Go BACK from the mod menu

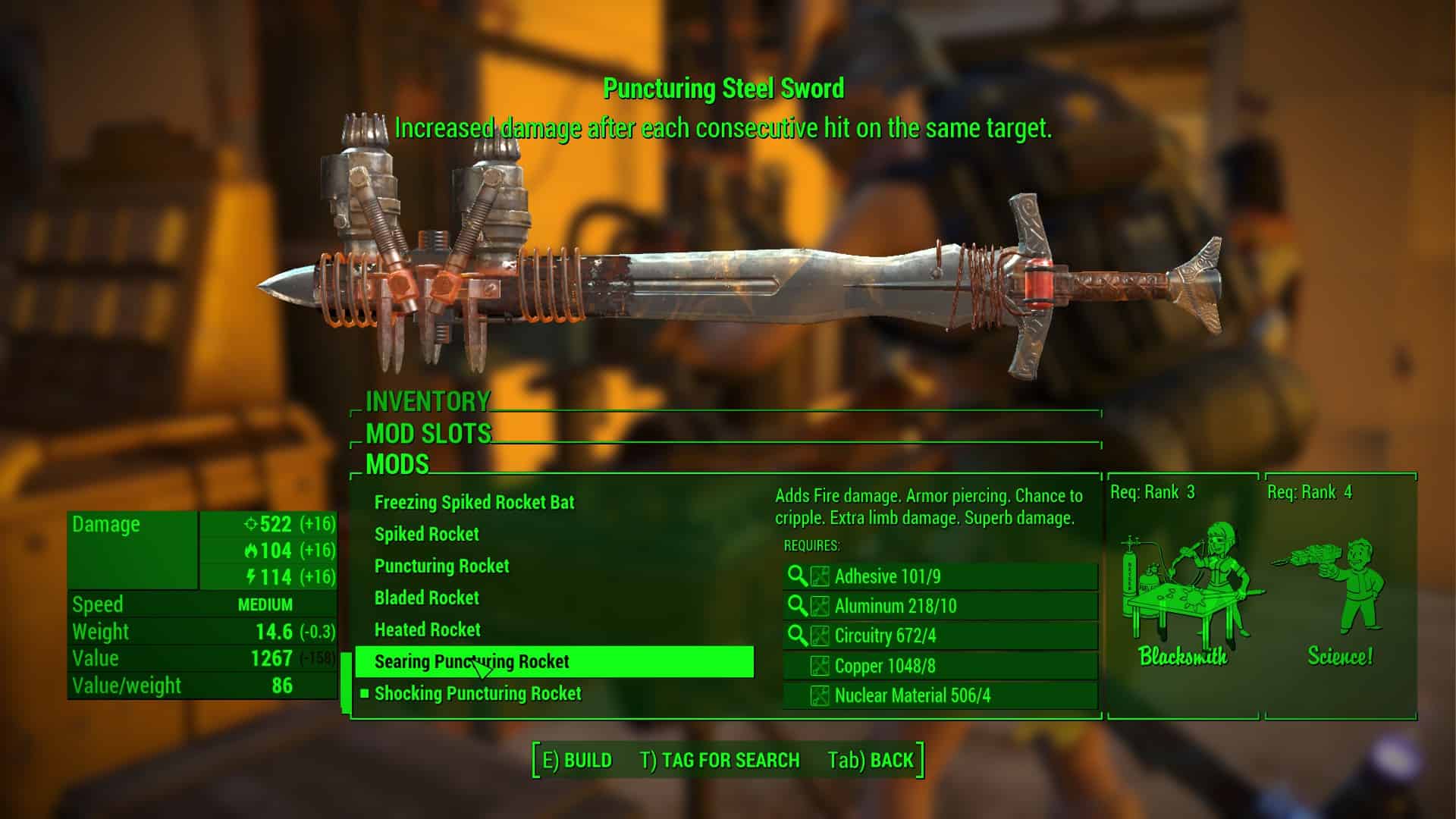click(871, 760)
